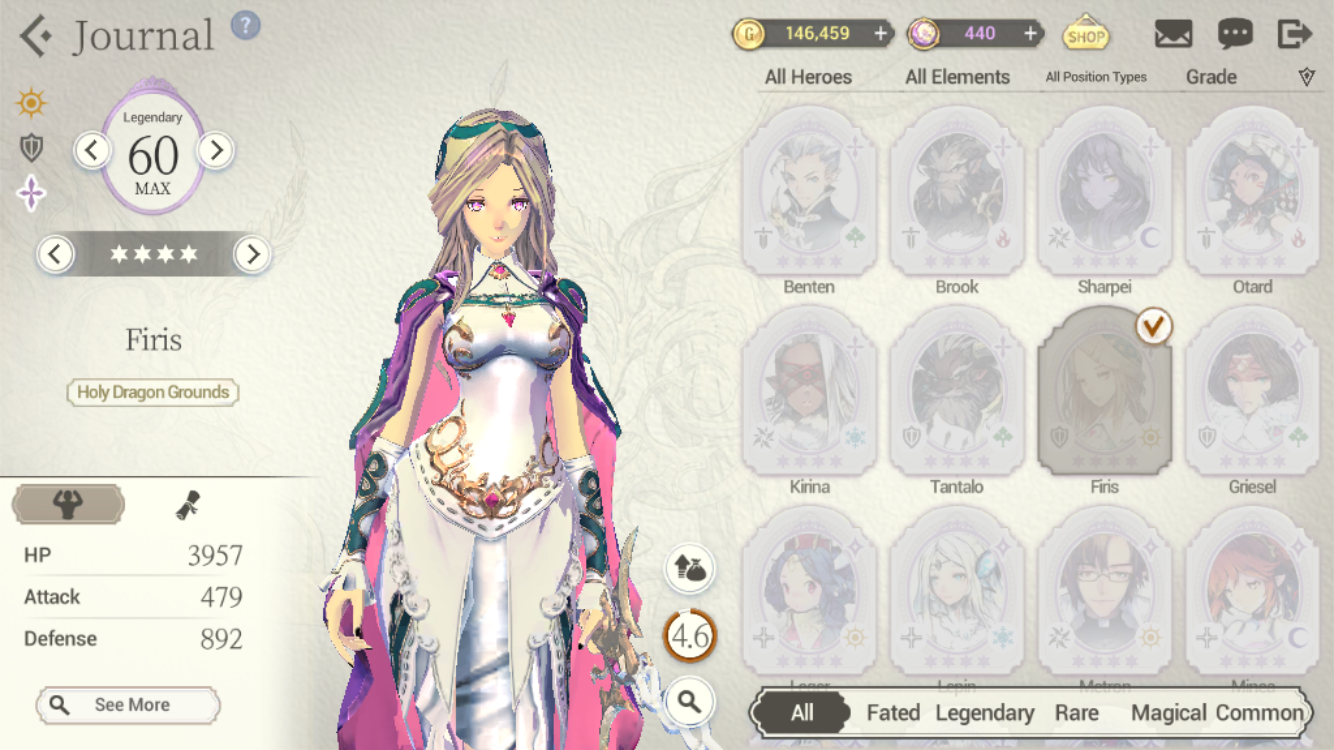
Task: Filter the list to Rare heroes
Action: coord(1076,713)
